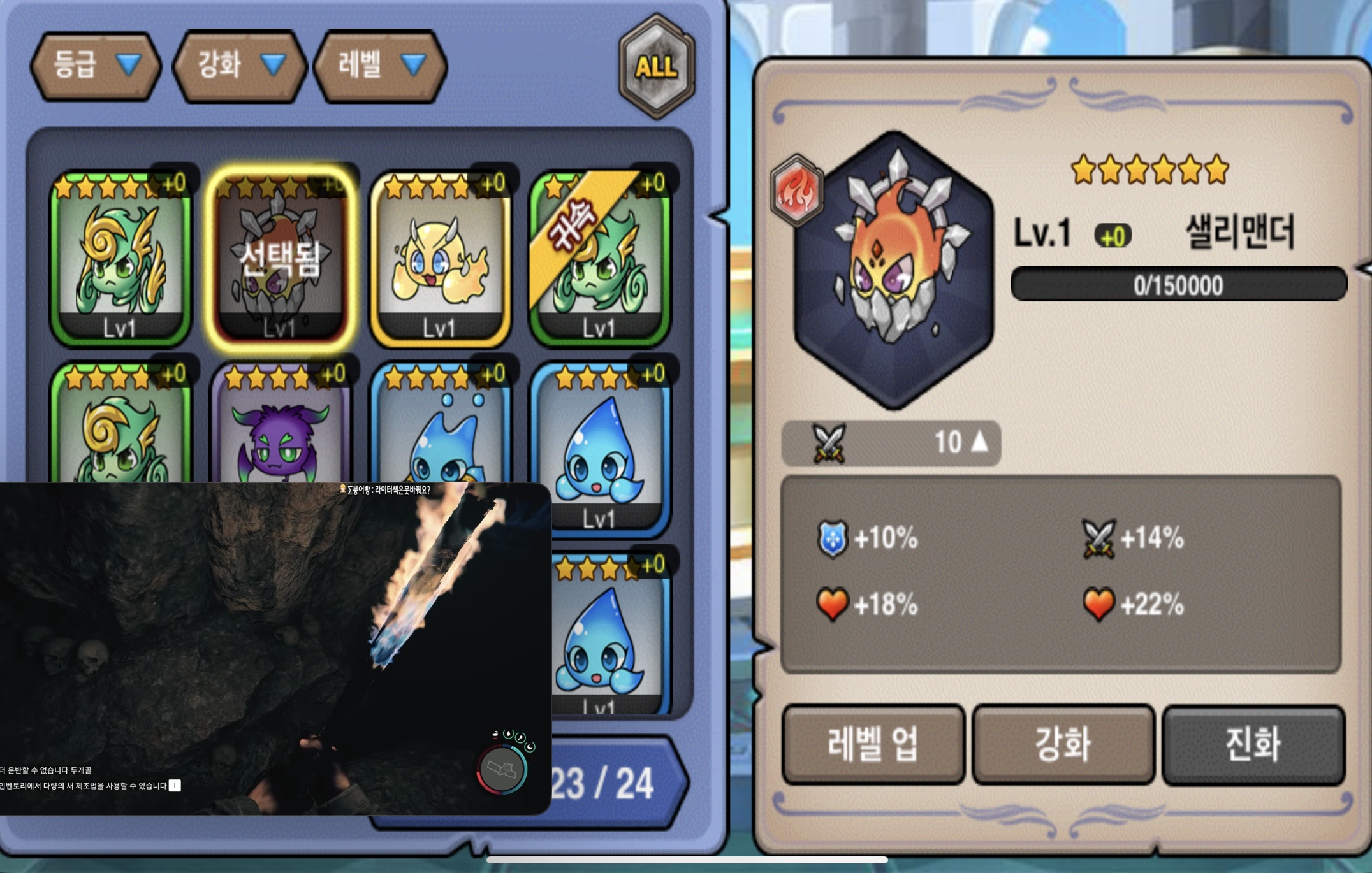Select the highlighted 선택됨 salamander pet card
This screenshot has width=1372, height=873.
[x=280, y=258]
